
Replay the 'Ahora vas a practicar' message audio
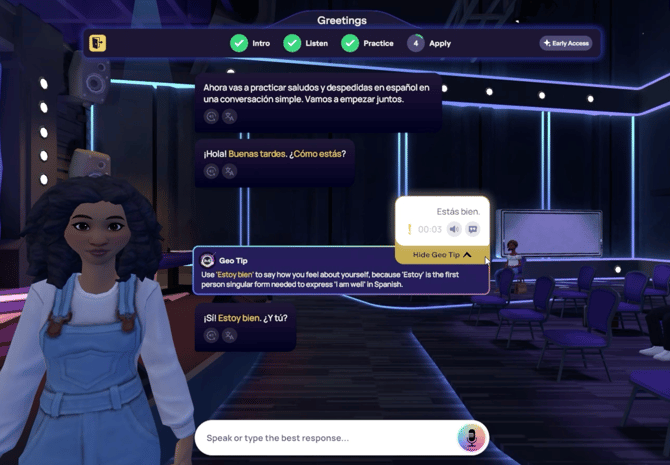212,116
